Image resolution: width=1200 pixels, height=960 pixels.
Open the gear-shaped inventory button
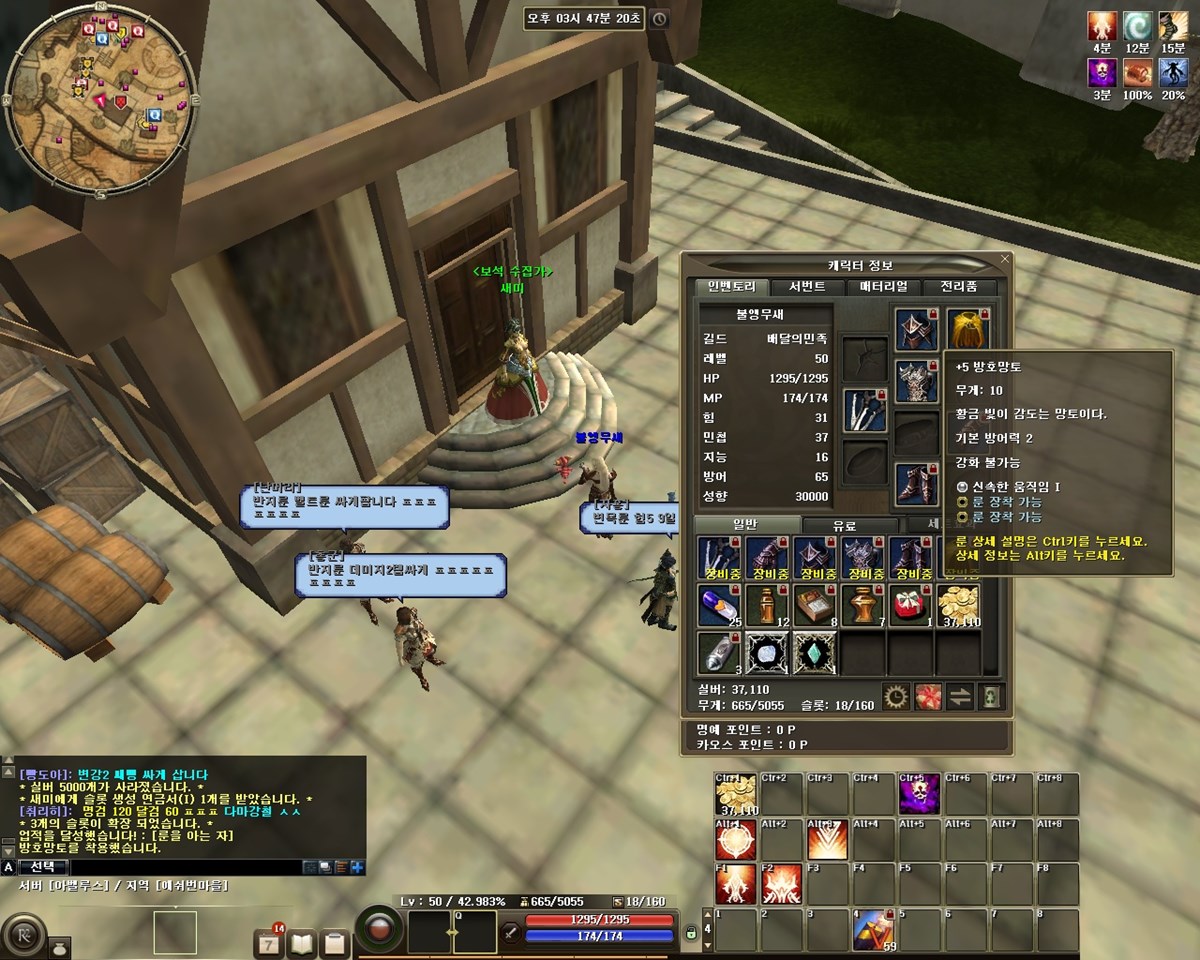(x=897, y=697)
